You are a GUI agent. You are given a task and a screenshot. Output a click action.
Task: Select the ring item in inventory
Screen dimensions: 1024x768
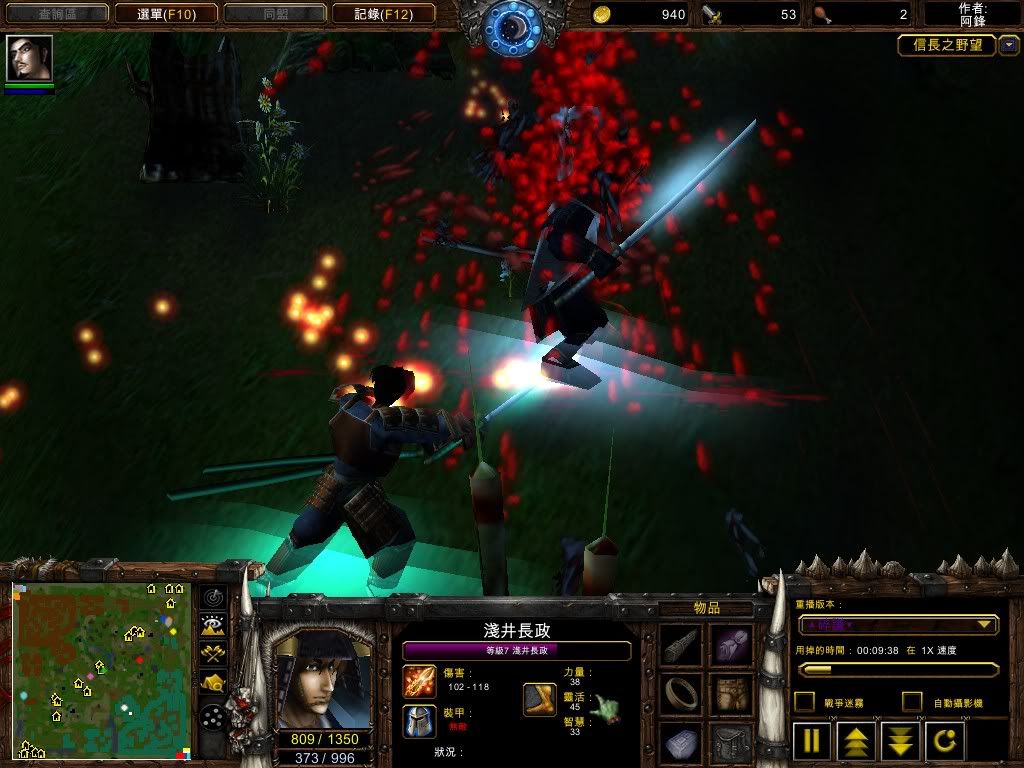(x=682, y=693)
